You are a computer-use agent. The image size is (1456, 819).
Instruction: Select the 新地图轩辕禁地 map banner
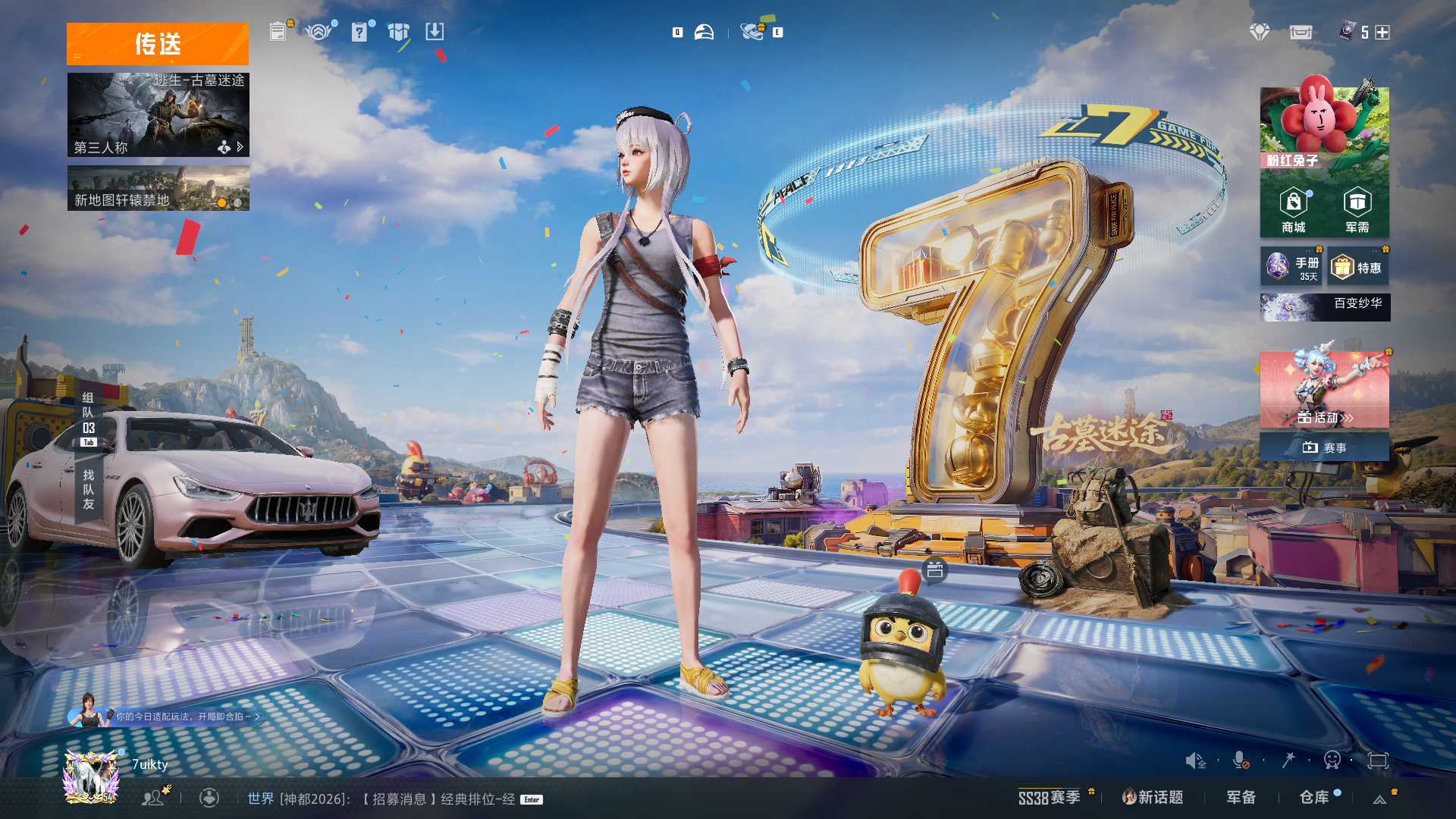158,189
